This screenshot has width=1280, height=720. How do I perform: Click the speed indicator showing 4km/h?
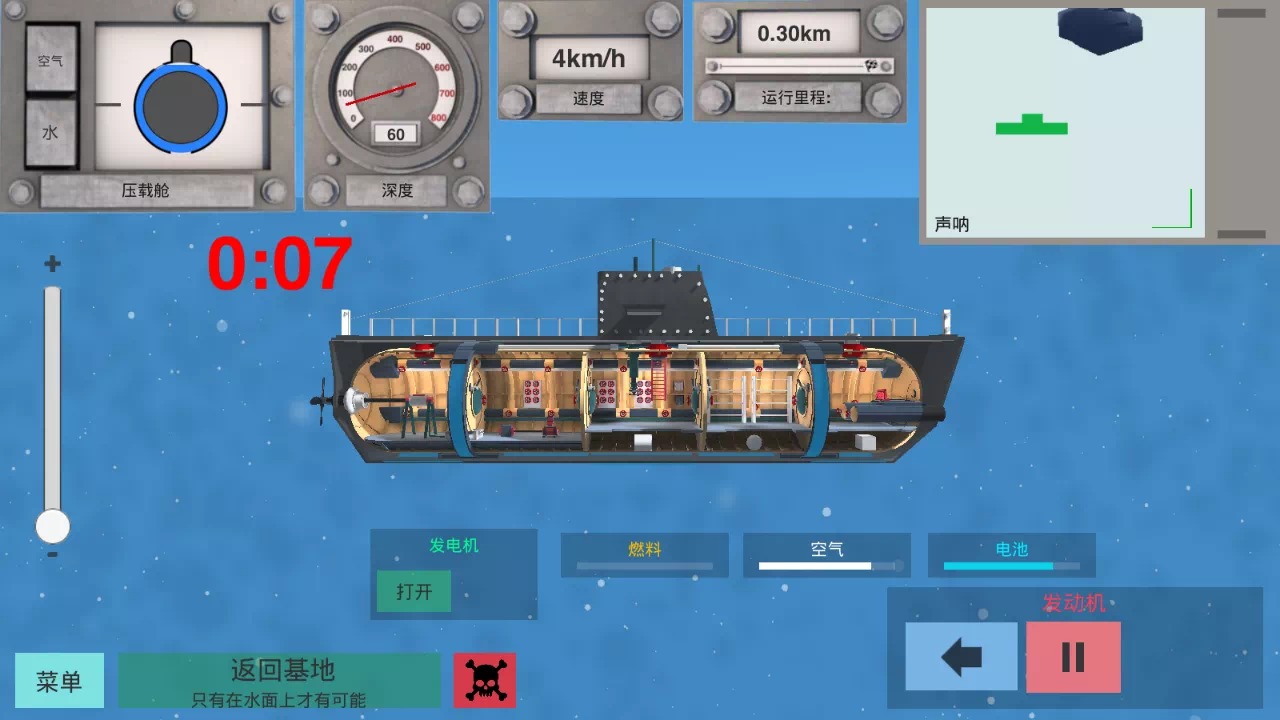point(589,60)
